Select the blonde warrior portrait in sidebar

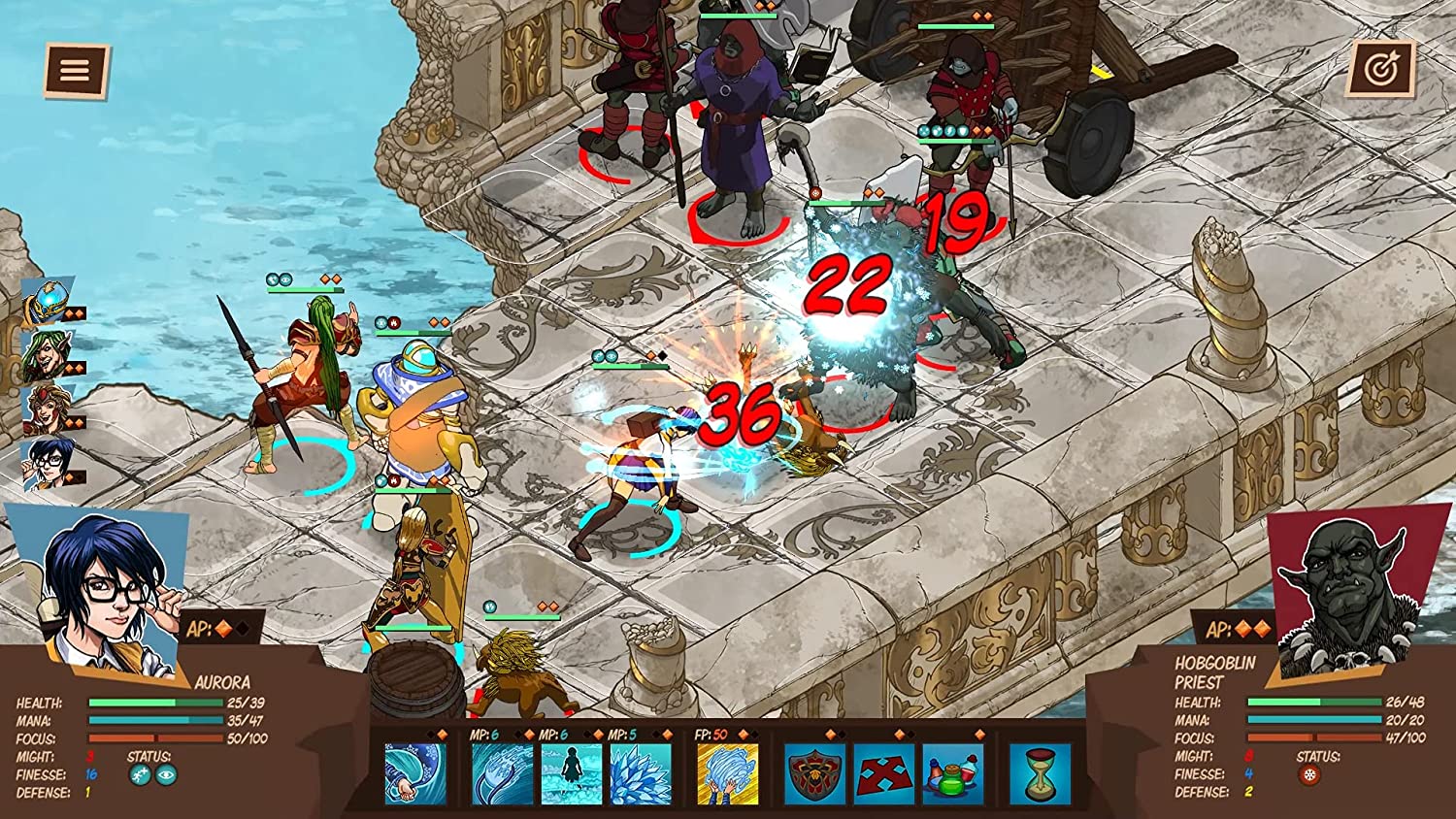45,408
